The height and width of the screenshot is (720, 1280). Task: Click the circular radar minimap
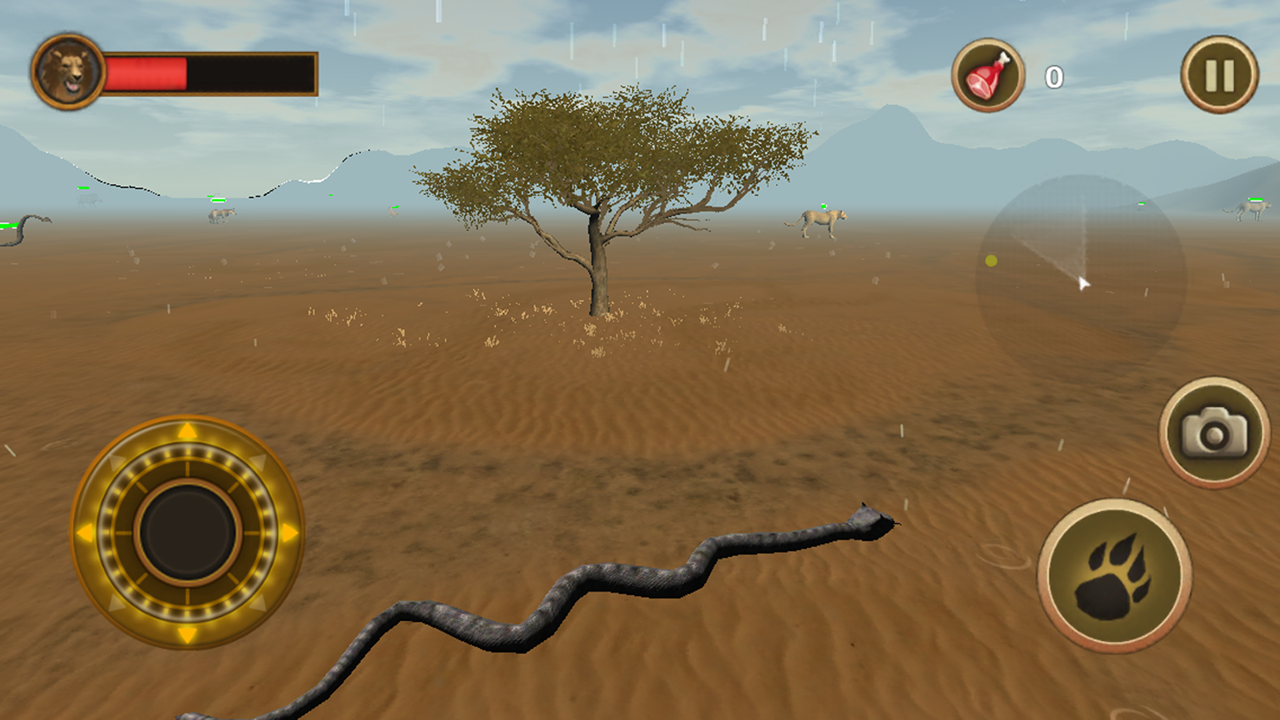[x=1081, y=270]
